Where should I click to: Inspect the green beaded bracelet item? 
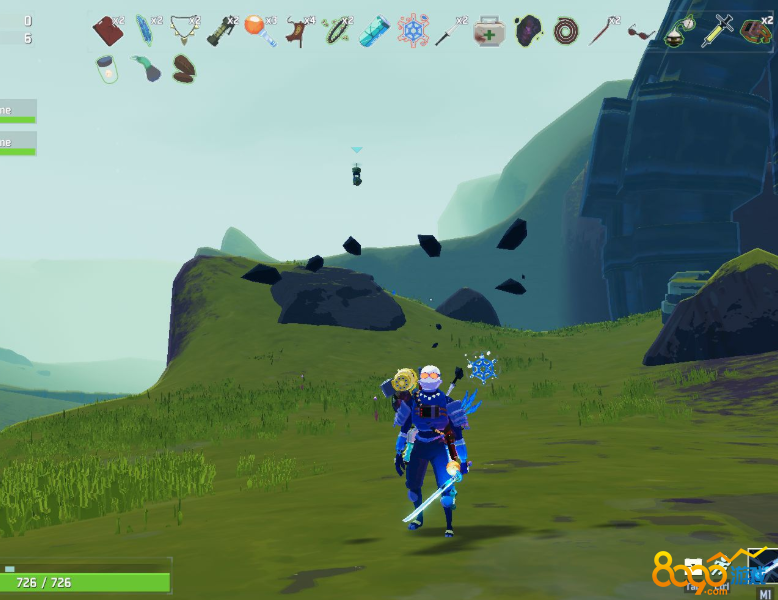[x=337, y=31]
